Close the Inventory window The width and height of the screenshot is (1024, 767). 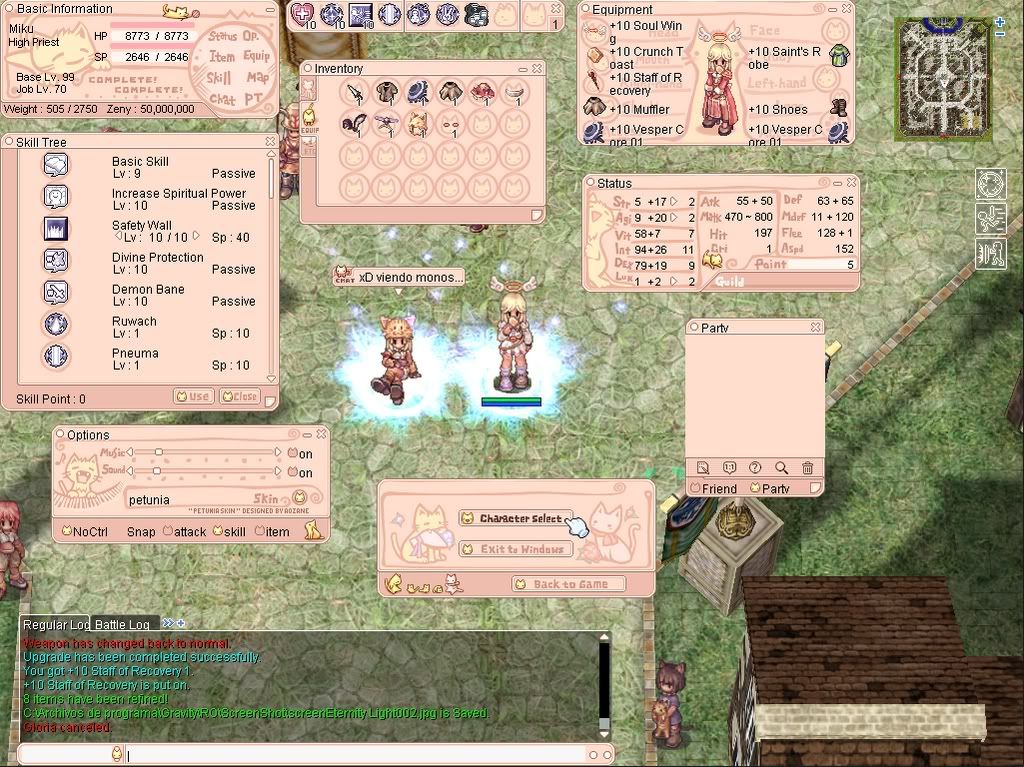[x=538, y=68]
